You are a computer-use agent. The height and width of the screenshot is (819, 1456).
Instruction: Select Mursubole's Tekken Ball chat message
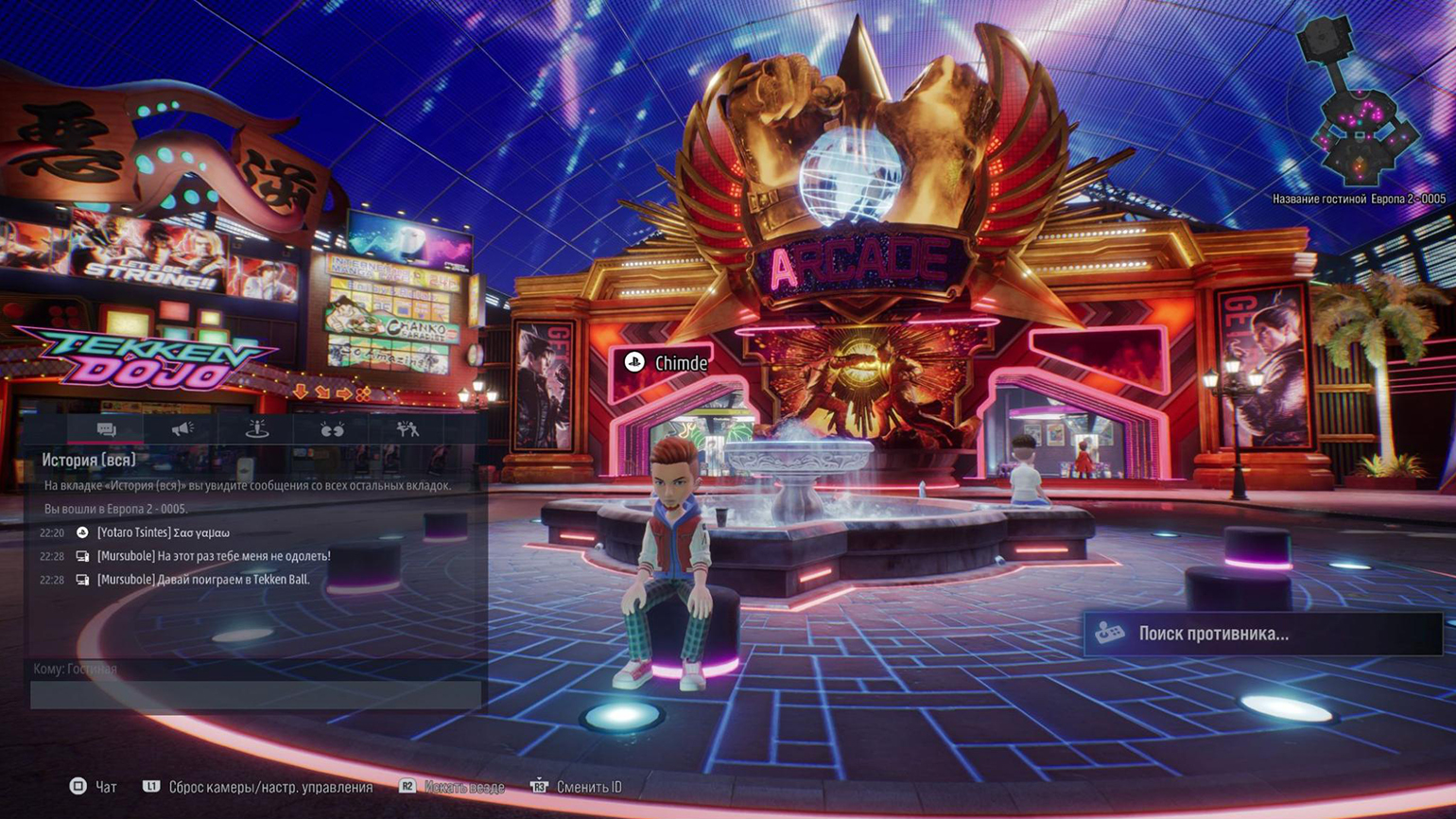(202, 580)
